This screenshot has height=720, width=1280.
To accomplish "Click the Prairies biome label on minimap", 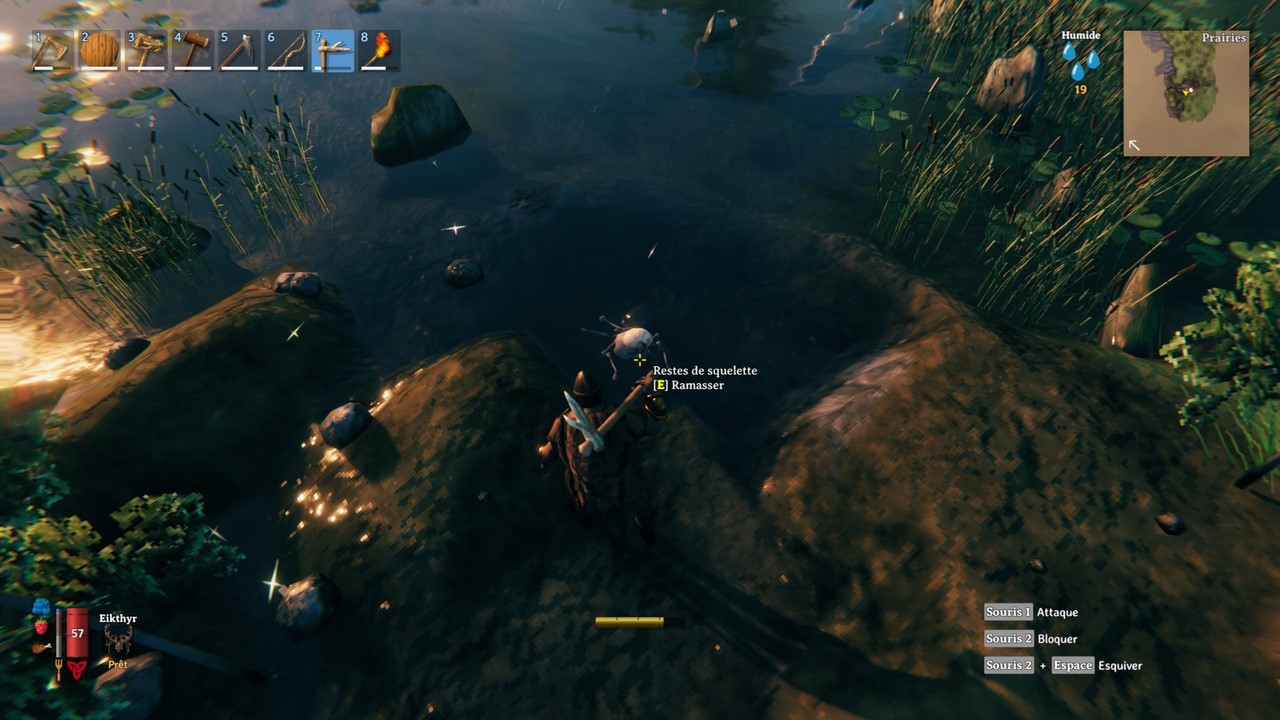I will 1224,37.
